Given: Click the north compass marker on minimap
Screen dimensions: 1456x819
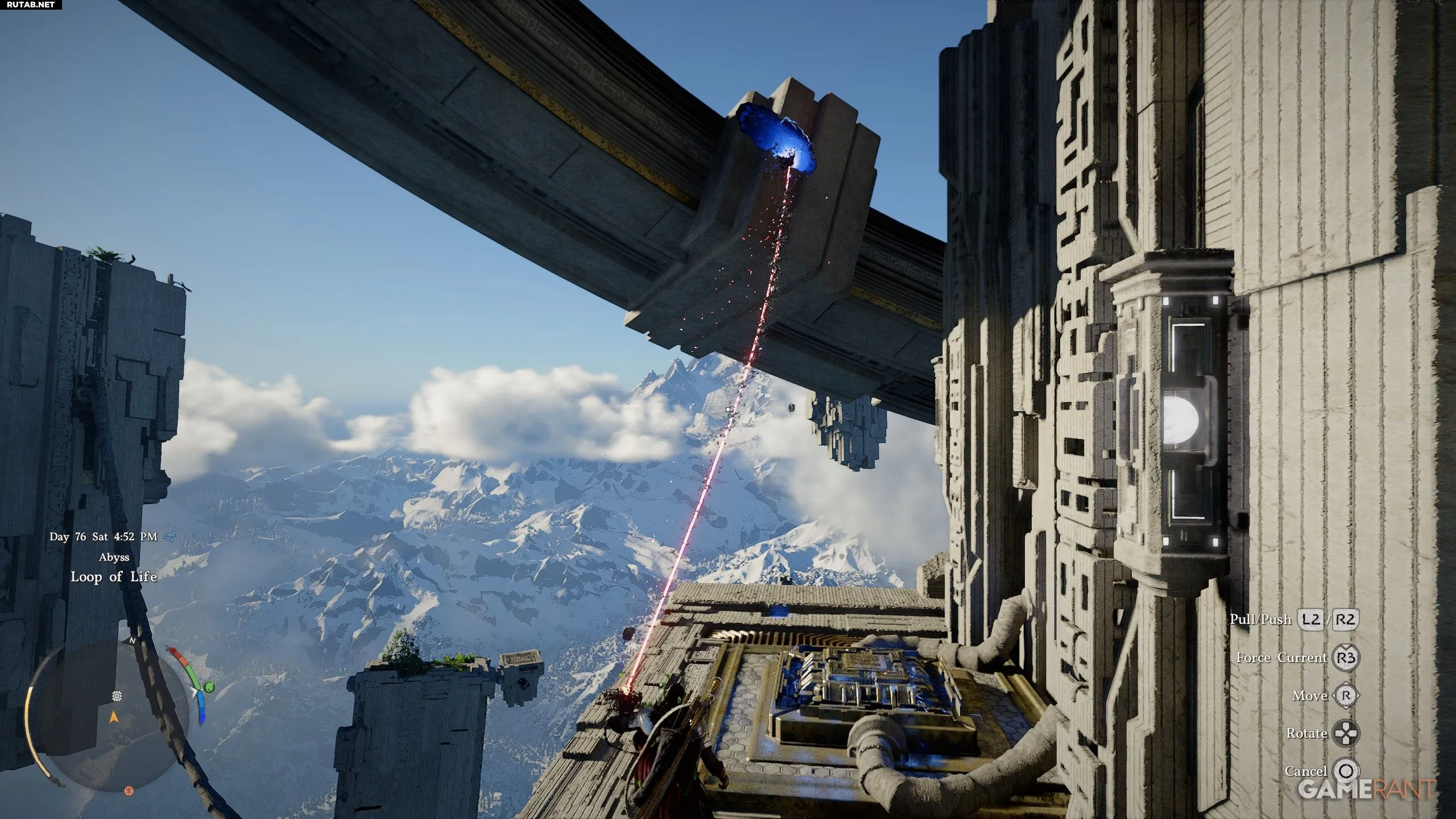Looking at the screenshot, I should coord(133,640).
